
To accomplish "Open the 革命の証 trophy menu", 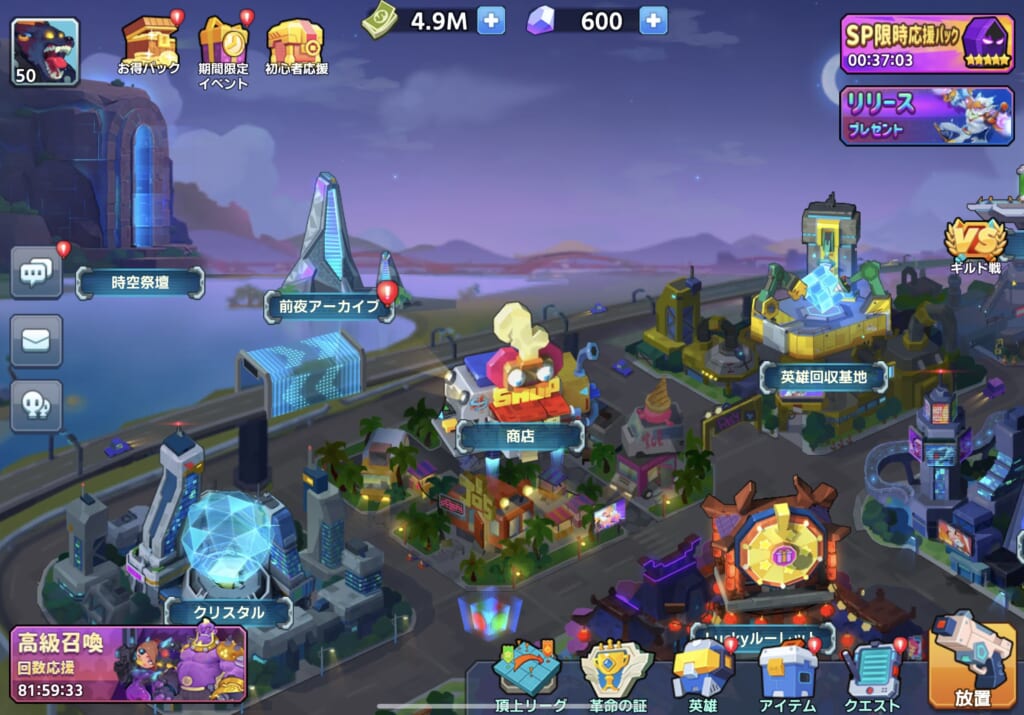I will pyautogui.click(x=617, y=672).
